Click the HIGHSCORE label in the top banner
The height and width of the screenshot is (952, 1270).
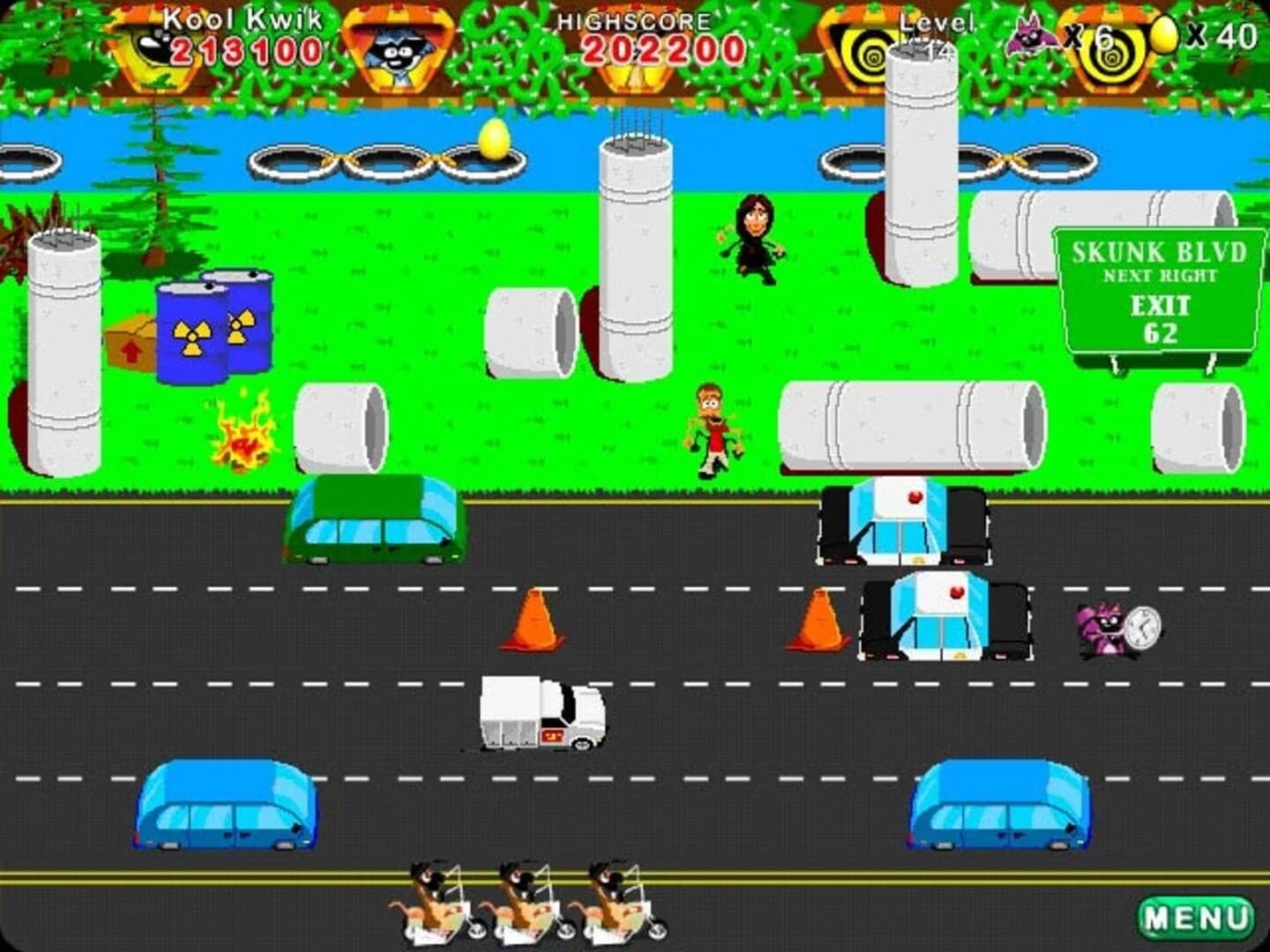tap(633, 19)
